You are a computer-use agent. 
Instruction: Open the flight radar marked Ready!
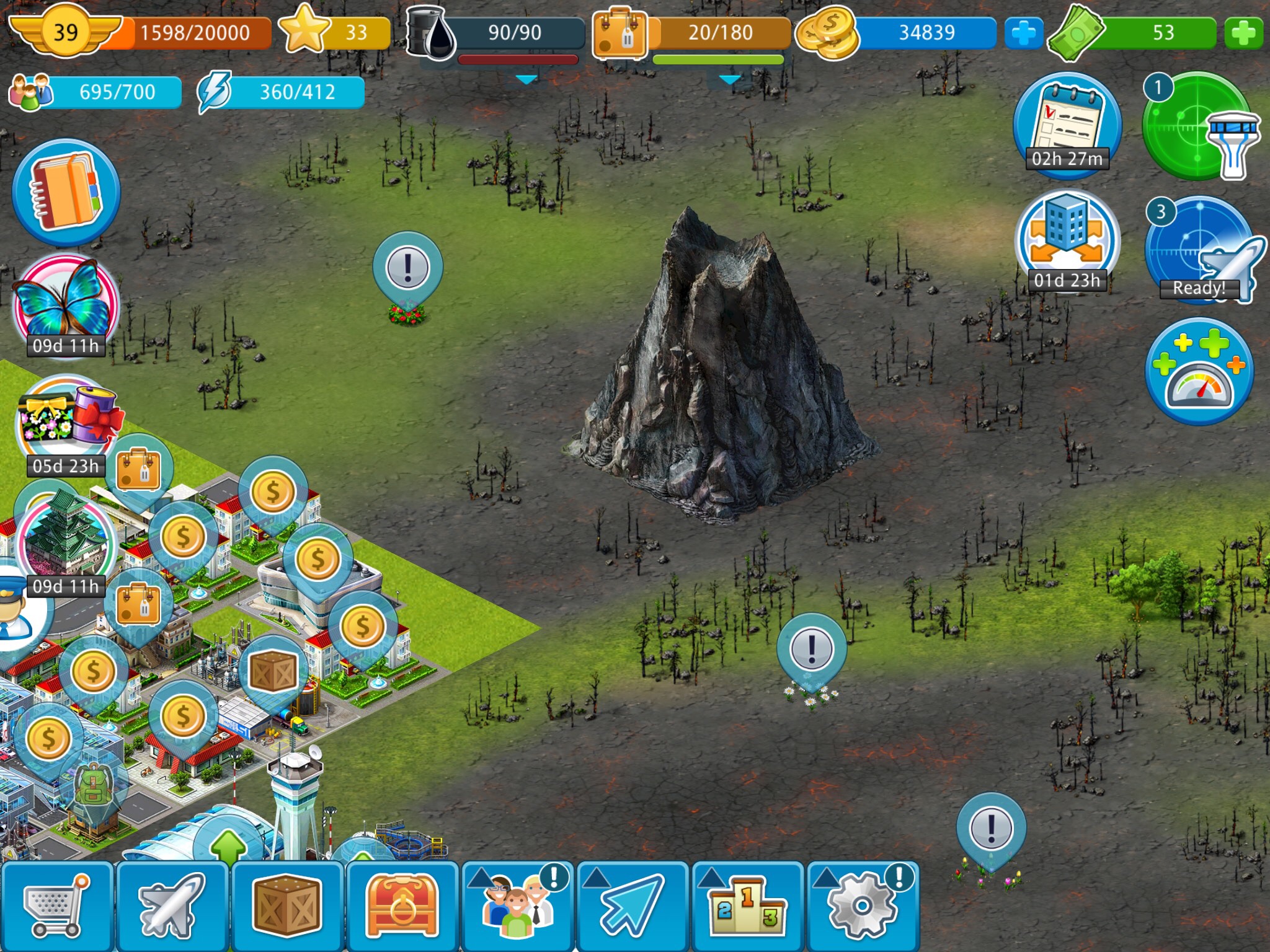click(x=1199, y=251)
